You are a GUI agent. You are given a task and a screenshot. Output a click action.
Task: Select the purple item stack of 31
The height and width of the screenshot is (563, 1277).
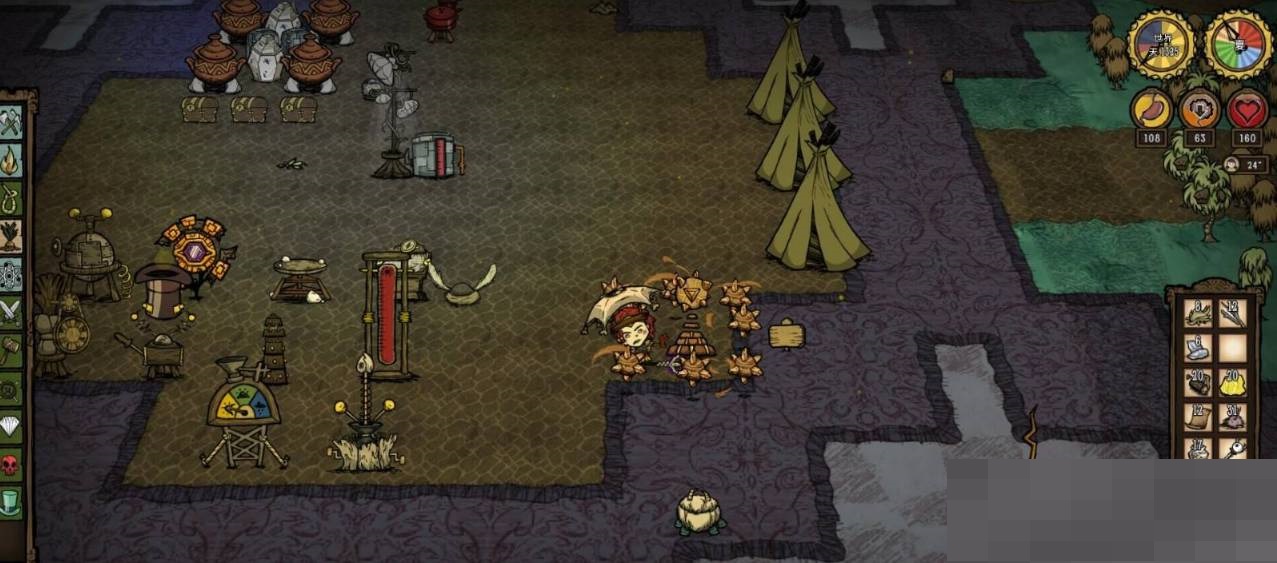[x=1232, y=416]
